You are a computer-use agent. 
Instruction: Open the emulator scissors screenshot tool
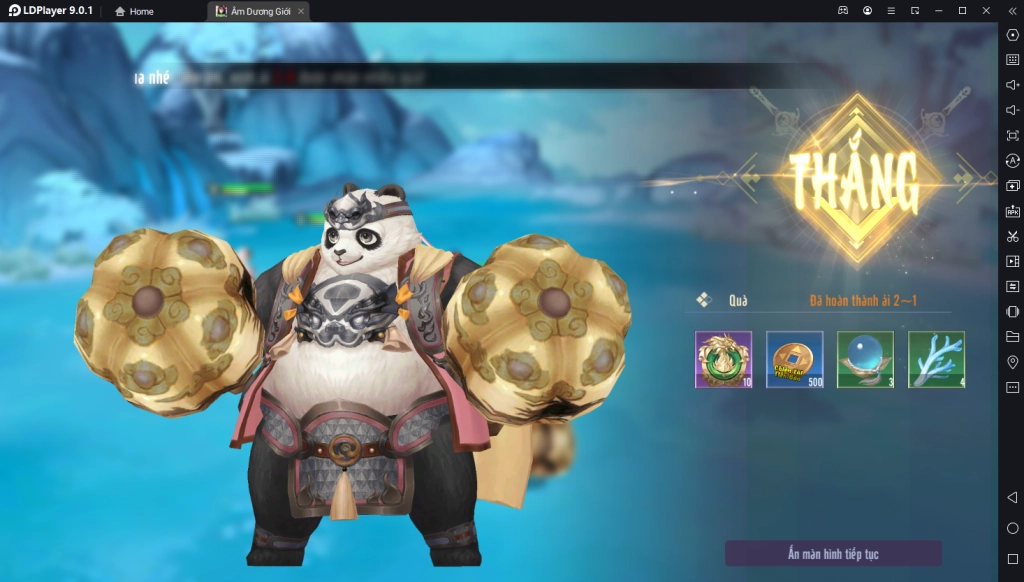pos(1012,236)
